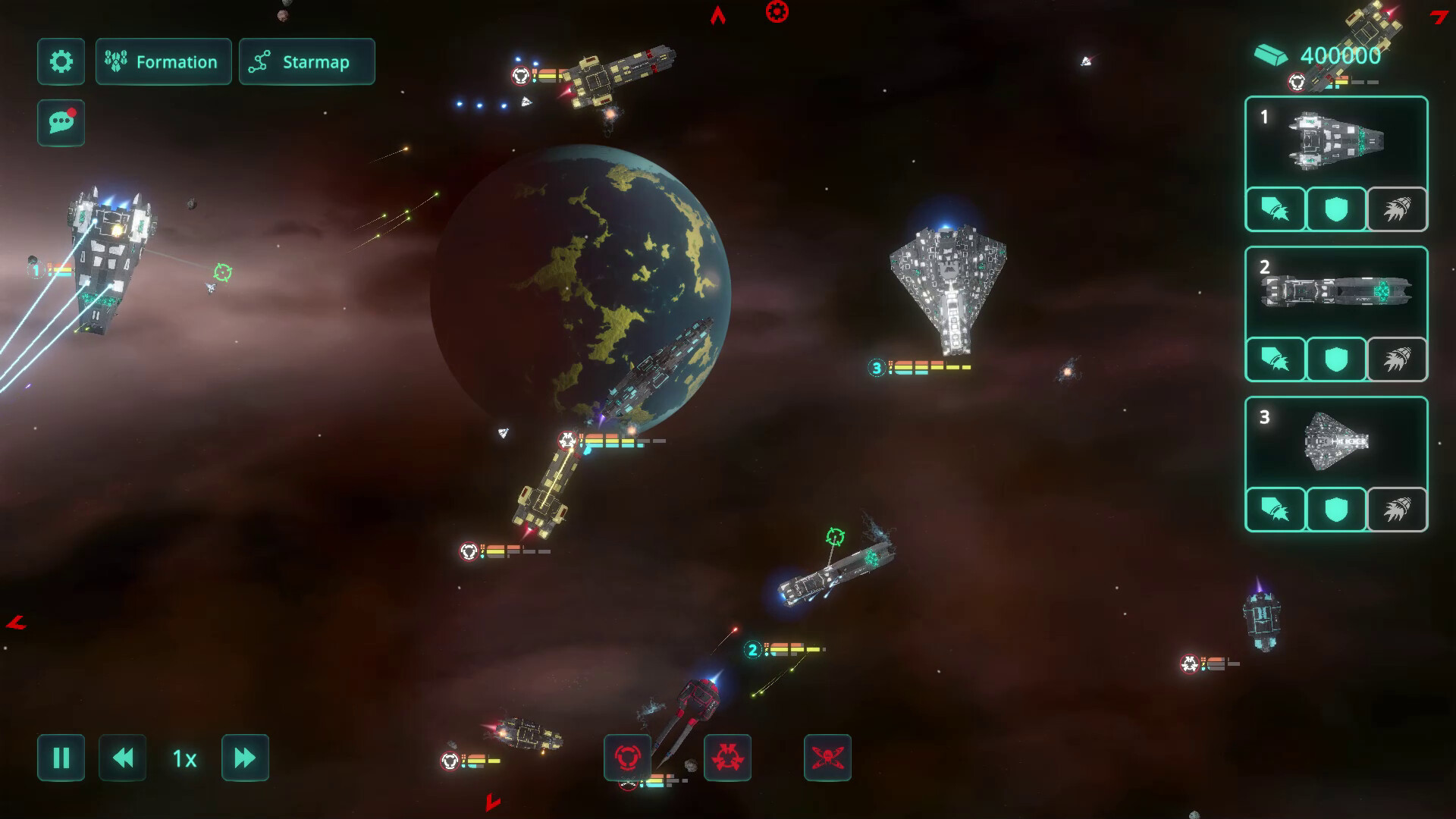
Task: Toggle ship 1's engine boost ability
Action: click(x=1397, y=209)
